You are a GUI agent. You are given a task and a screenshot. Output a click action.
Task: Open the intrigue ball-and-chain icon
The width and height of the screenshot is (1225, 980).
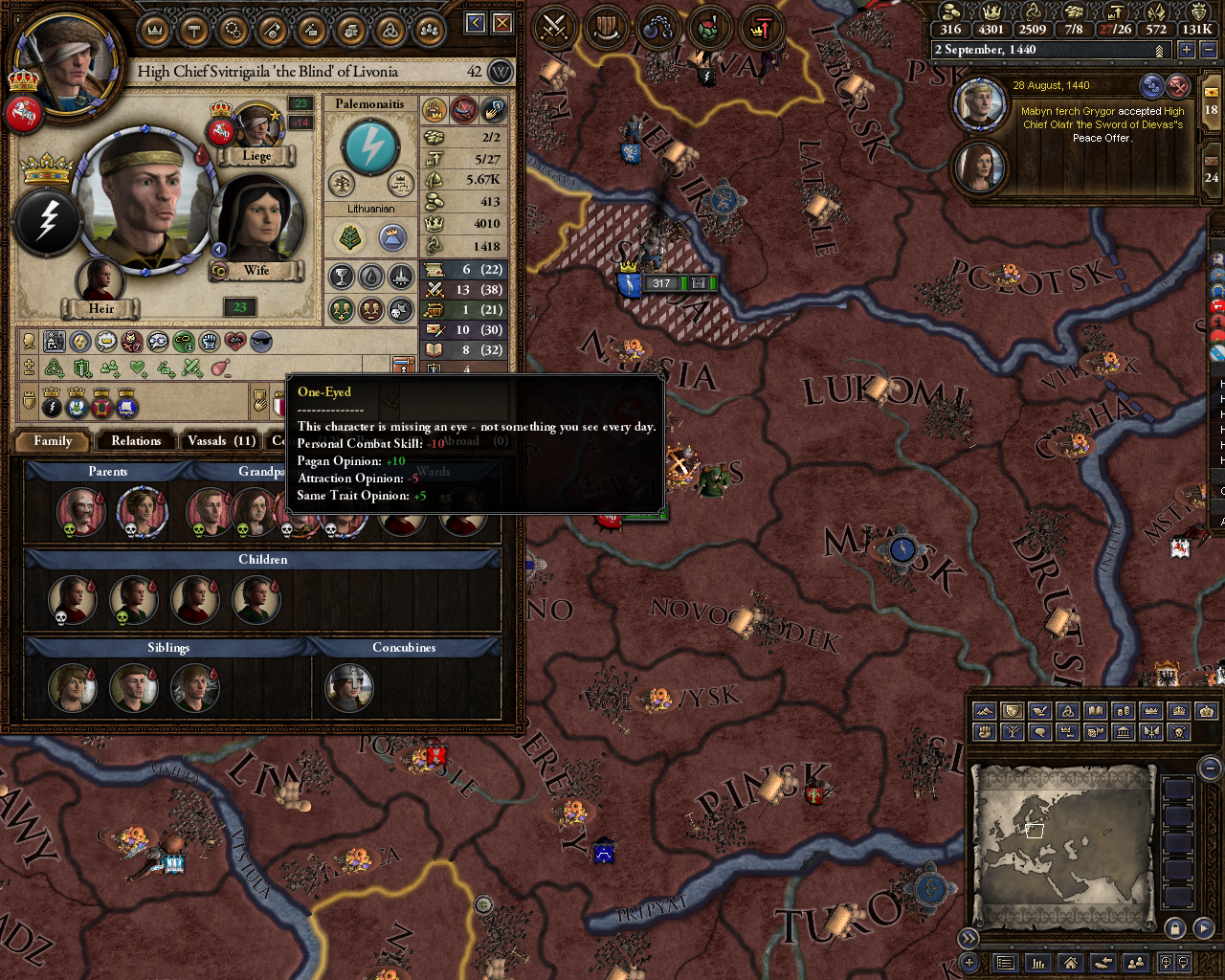pos(657,27)
